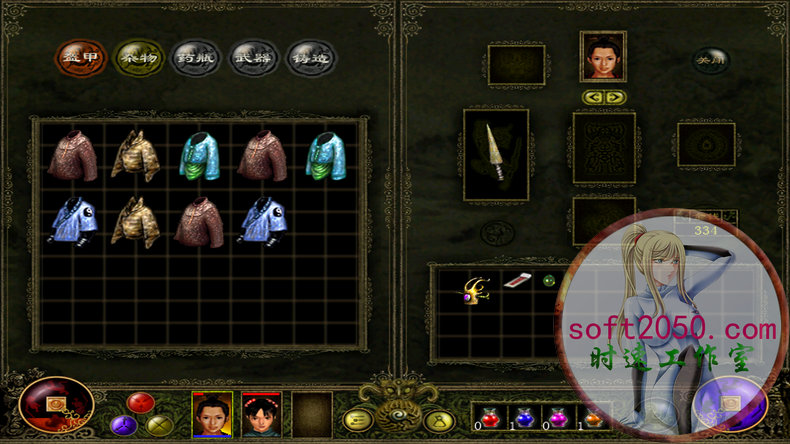Select the female companion portrait in bottom bar

pos(261,413)
